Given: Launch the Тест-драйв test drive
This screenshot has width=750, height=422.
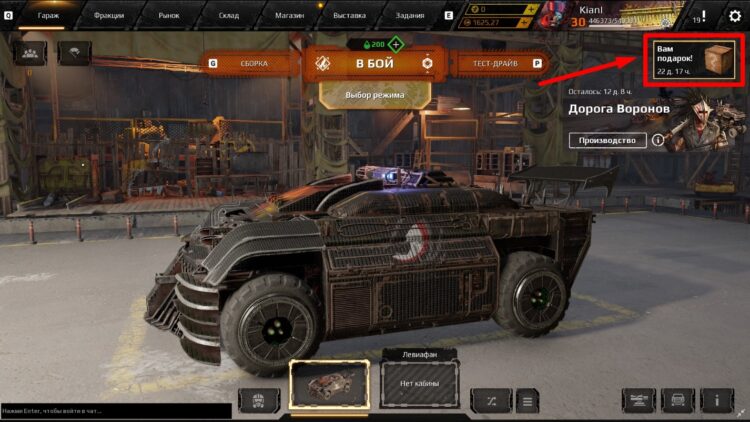Looking at the screenshot, I should click(495, 64).
